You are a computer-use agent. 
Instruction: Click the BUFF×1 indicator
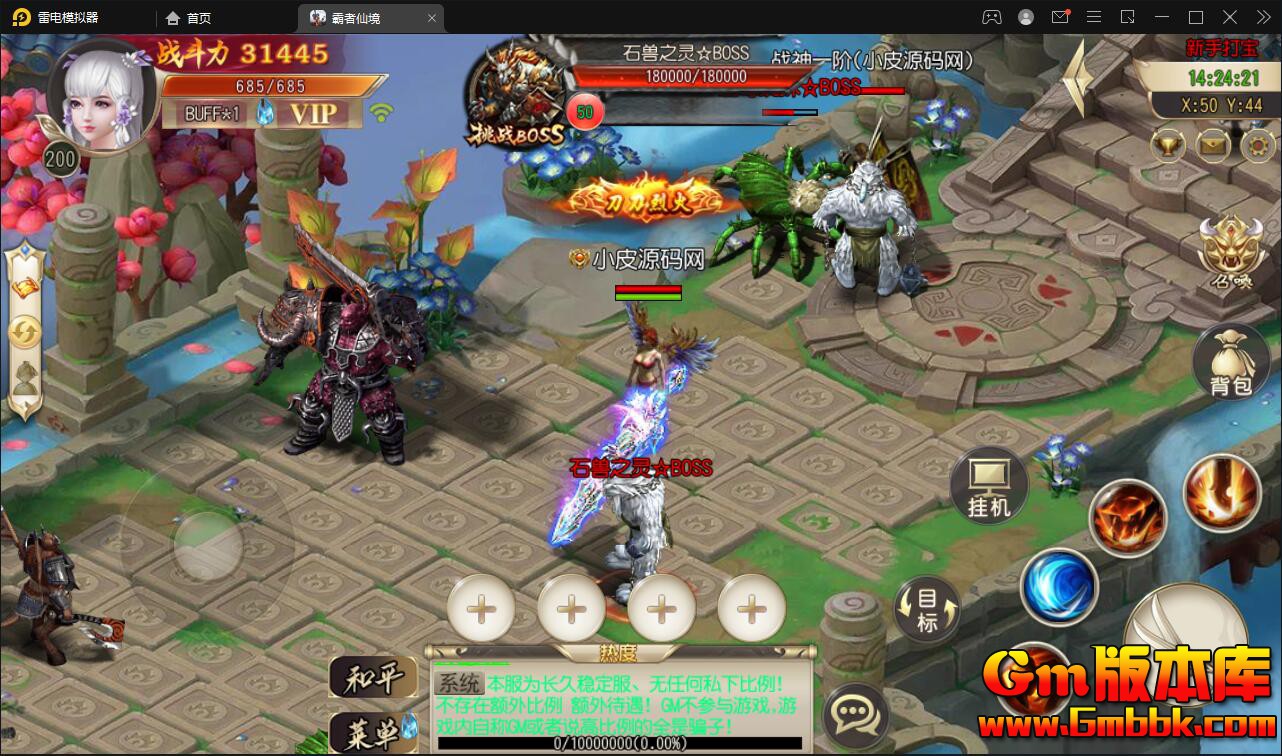[212, 113]
